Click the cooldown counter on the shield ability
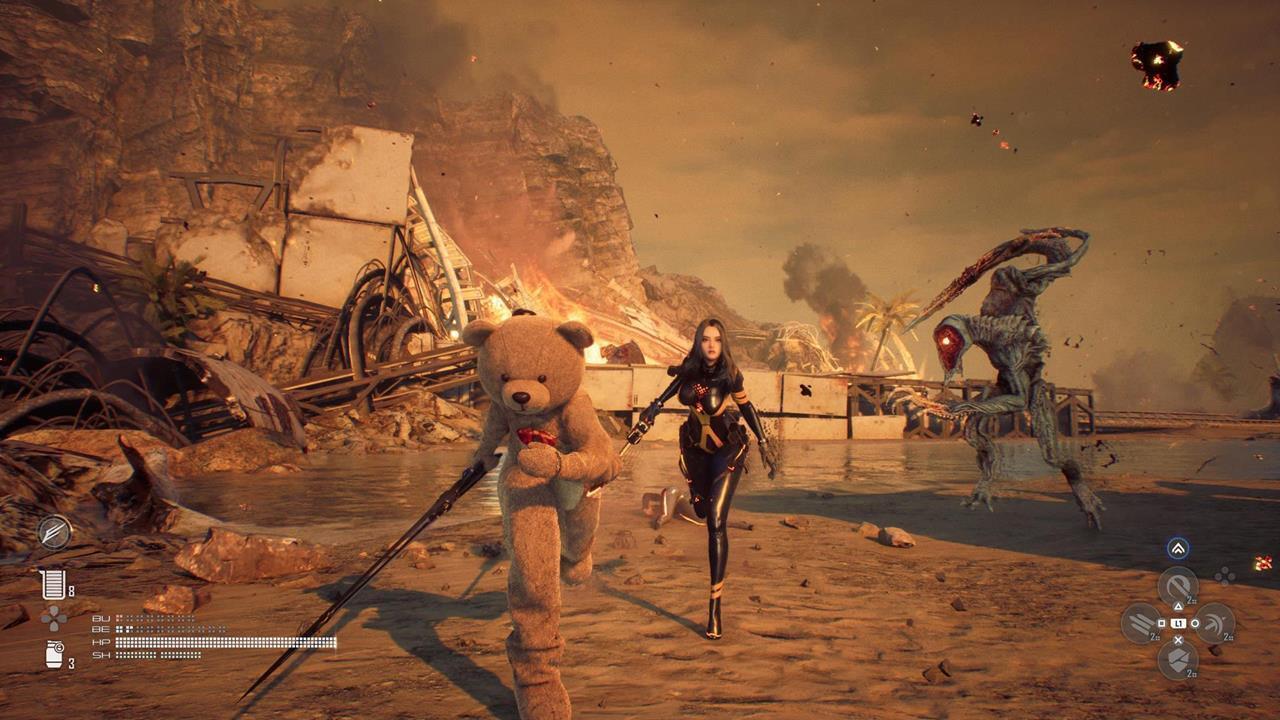The image size is (1280, 720). pos(1190,673)
